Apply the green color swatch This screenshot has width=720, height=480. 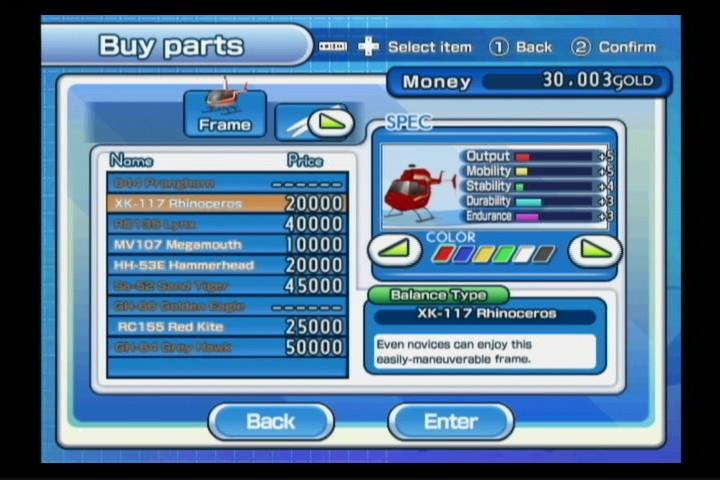504,253
